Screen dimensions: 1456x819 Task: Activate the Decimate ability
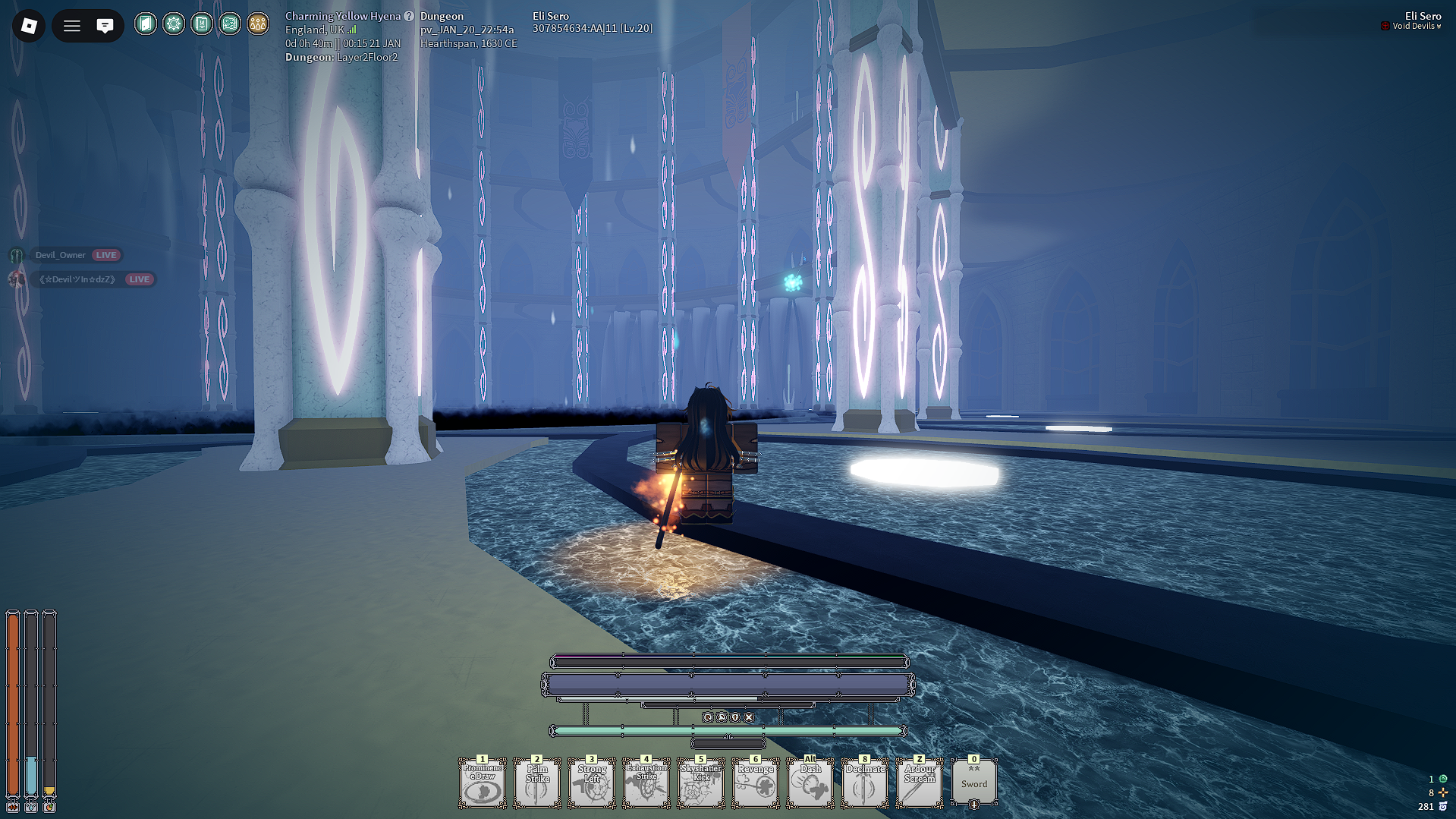tap(865, 783)
